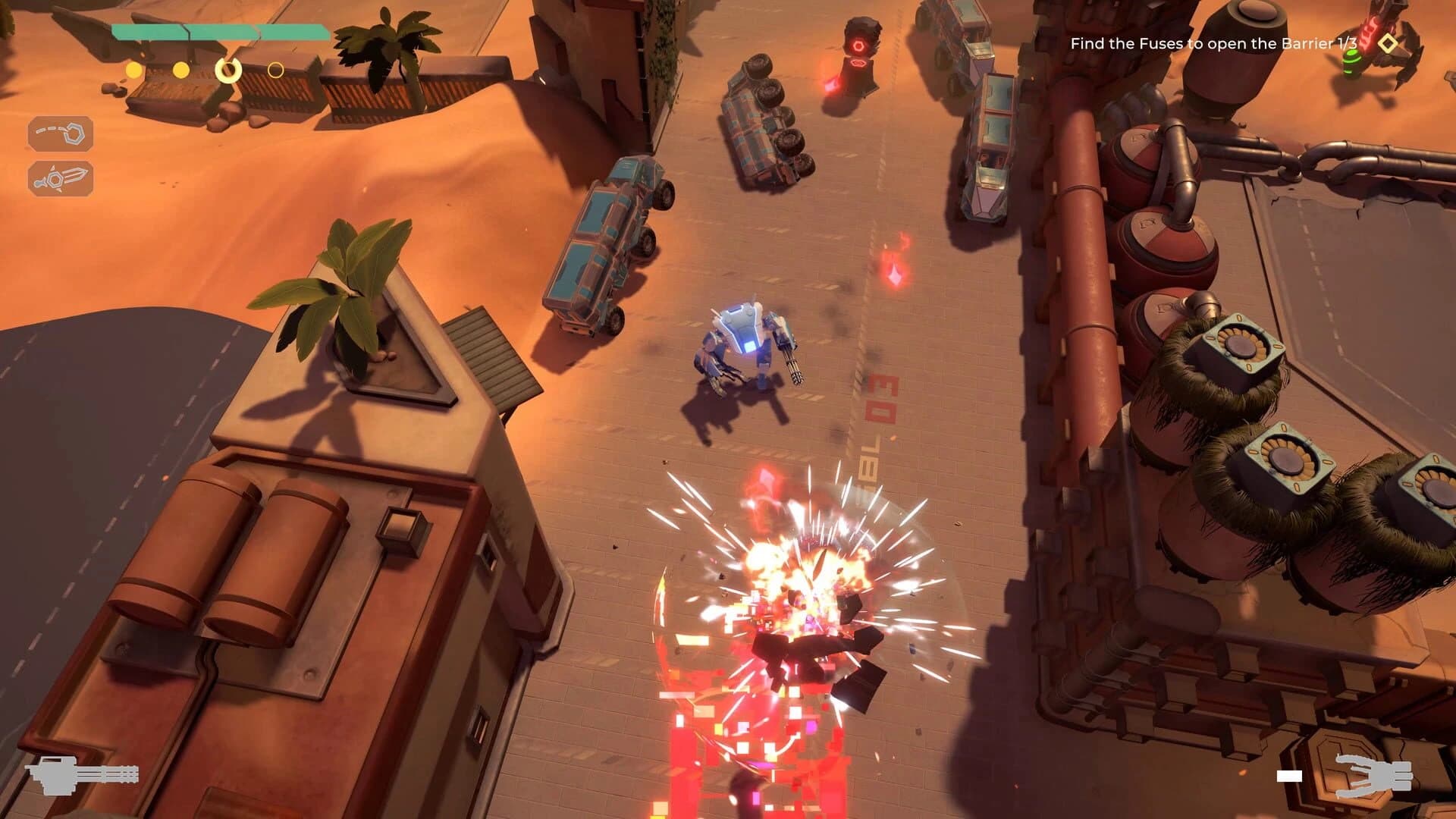Select the grappling hook ability icon
Image resolution: width=1456 pixels, height=819 pixels.
[61, 134]
